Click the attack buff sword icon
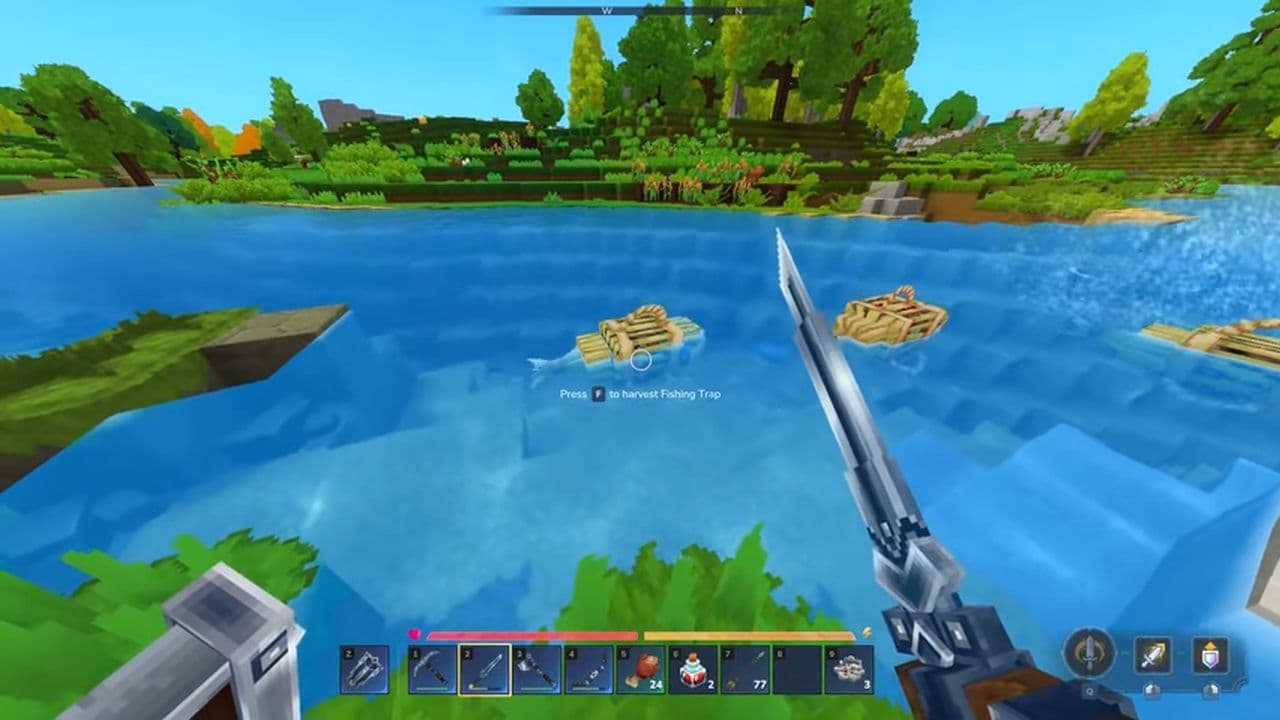The height and width of the screenshot is (720, 1280). (x=1151, y=654)
